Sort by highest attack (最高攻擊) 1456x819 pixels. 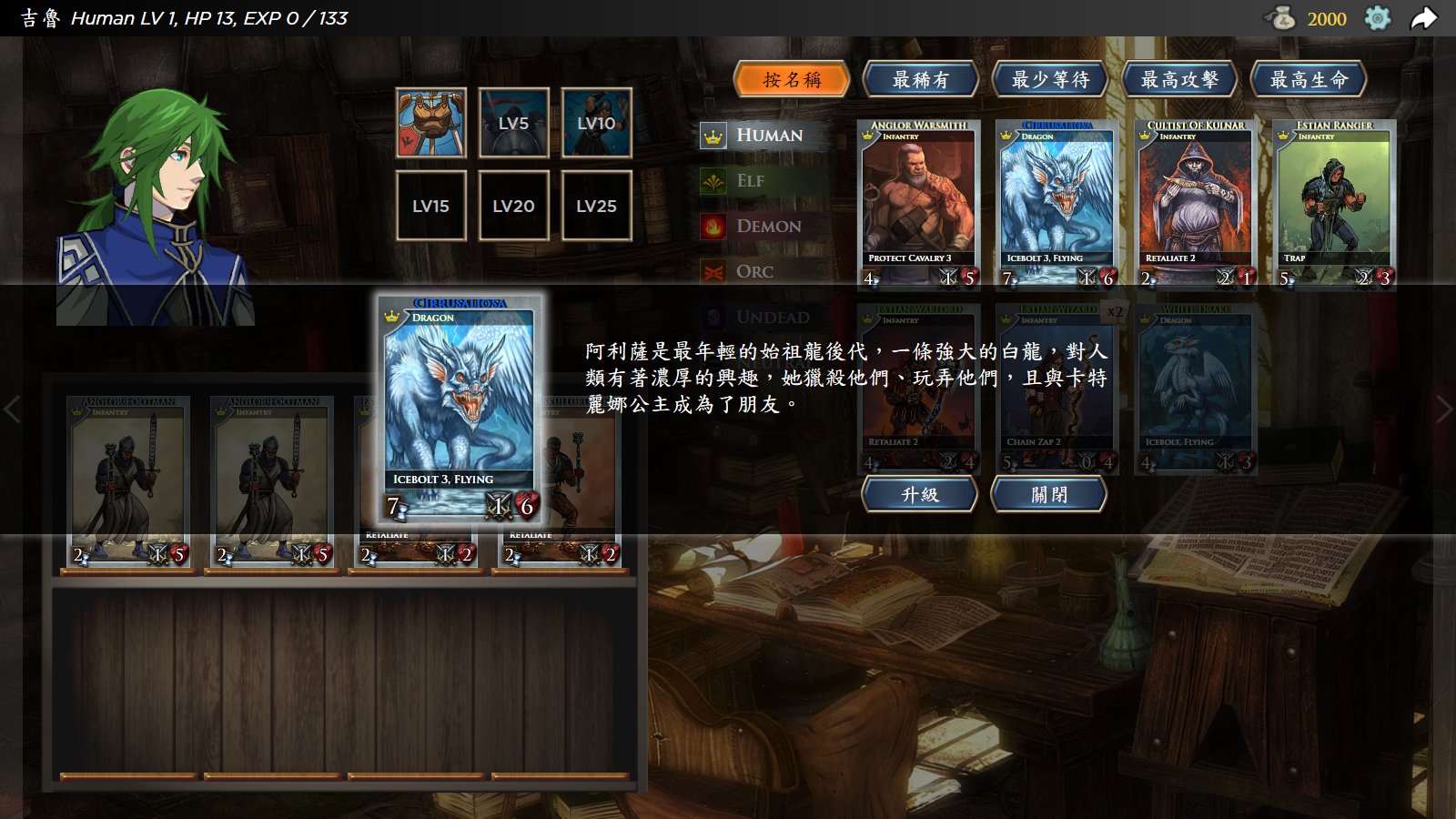click(1179, 80)
